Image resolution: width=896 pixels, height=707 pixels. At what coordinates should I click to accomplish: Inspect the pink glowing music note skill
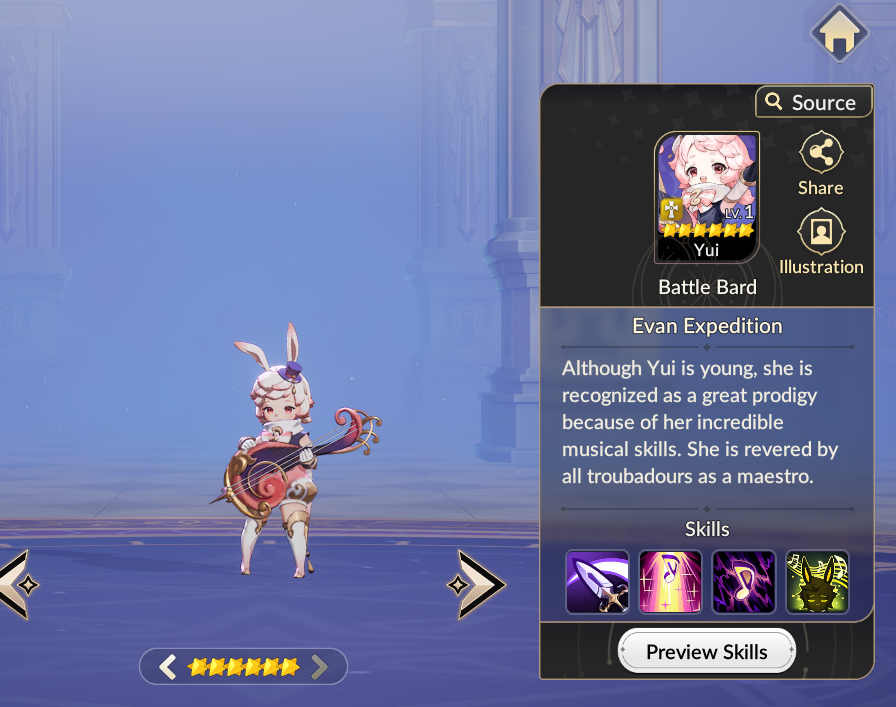pyautogui.click(x=670, y=582)
